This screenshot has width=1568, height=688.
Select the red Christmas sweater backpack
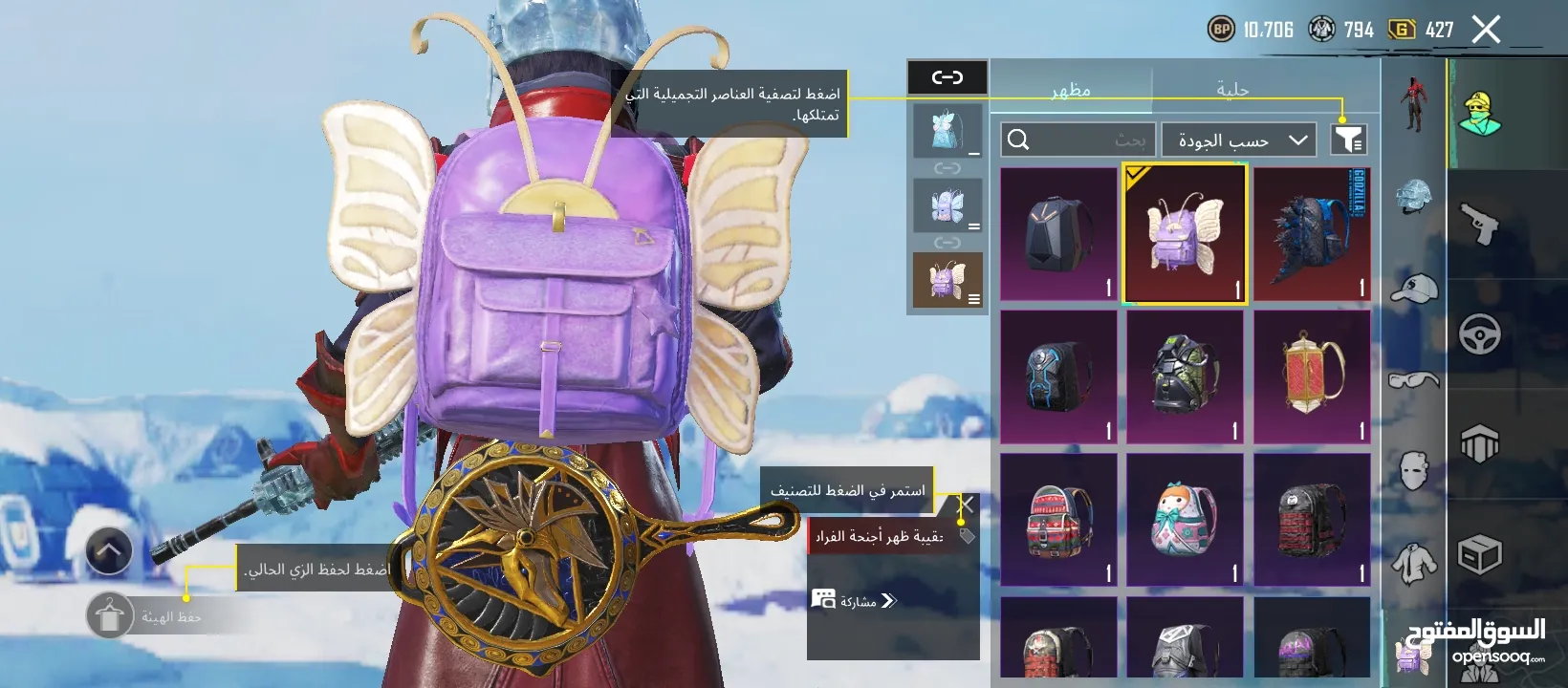point(1058,520)
